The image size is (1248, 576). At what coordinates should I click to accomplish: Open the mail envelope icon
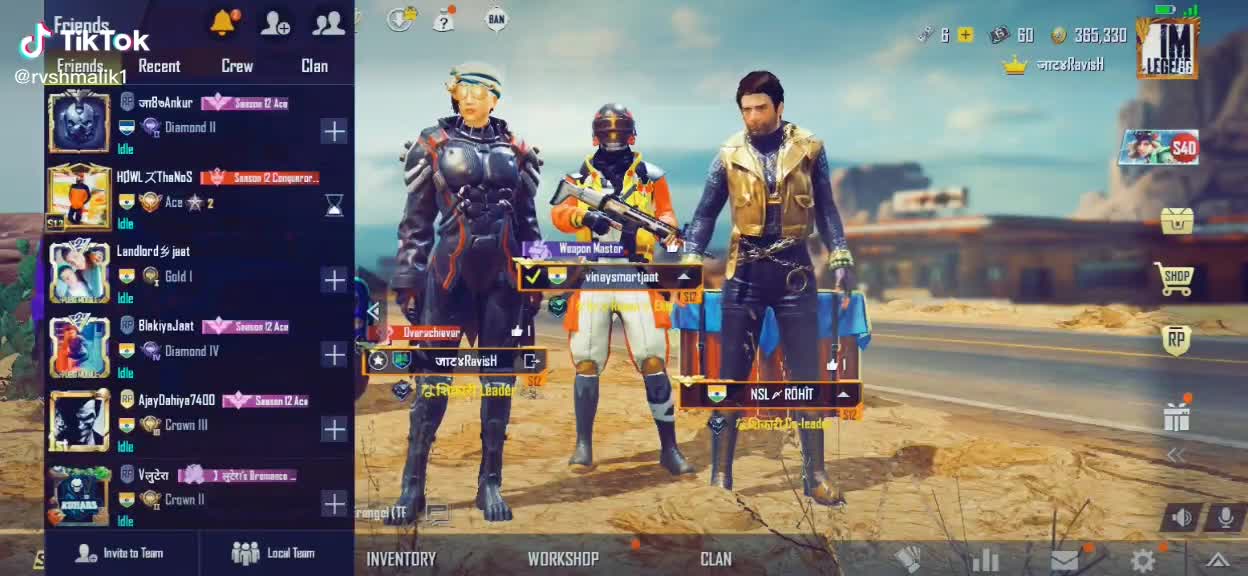(x=1065, y=560)
